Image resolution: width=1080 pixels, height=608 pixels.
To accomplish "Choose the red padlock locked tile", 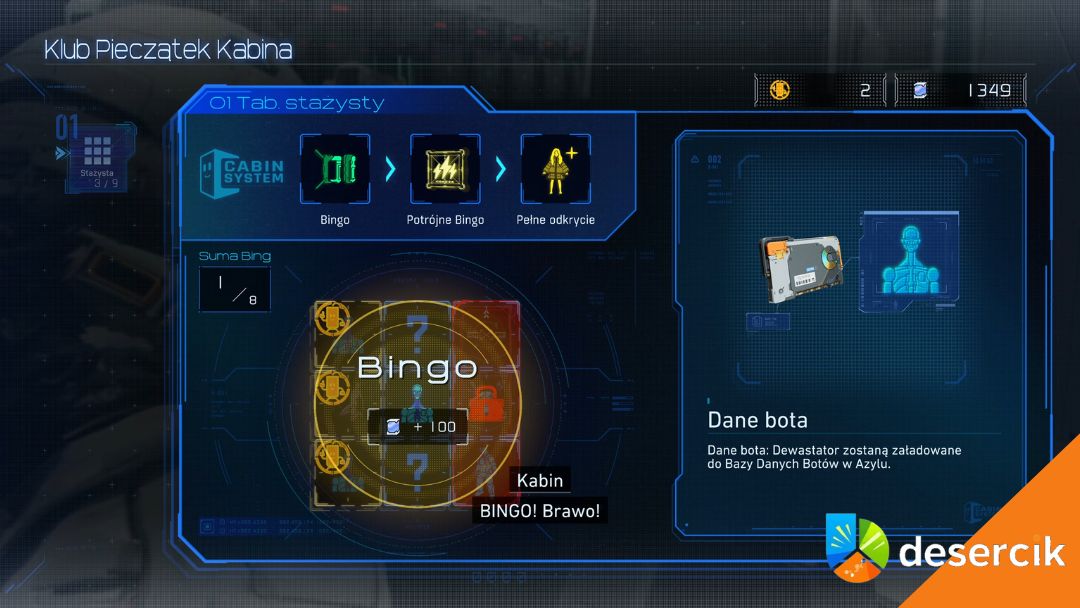I will 484,401.
